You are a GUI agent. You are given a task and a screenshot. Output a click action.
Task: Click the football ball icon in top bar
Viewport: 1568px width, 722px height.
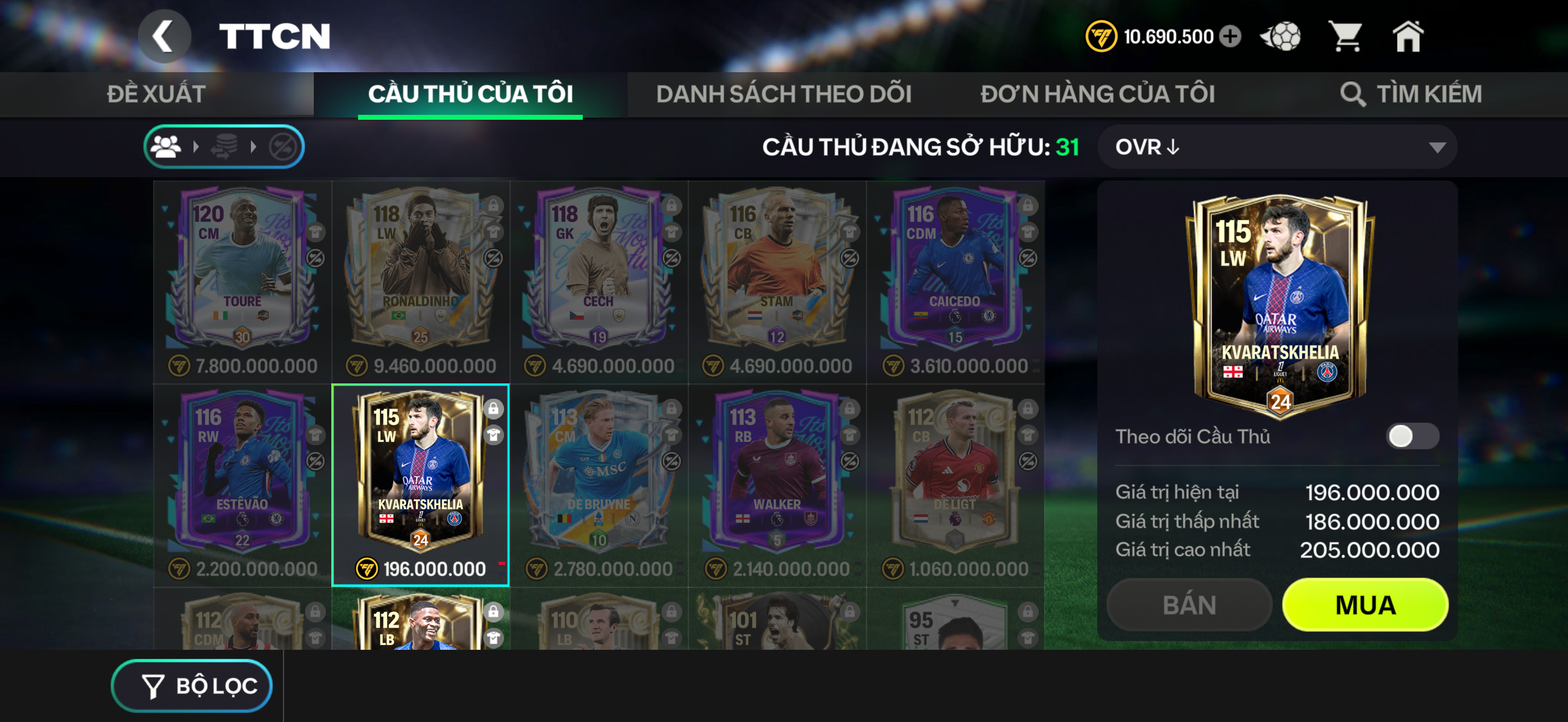1282,37
